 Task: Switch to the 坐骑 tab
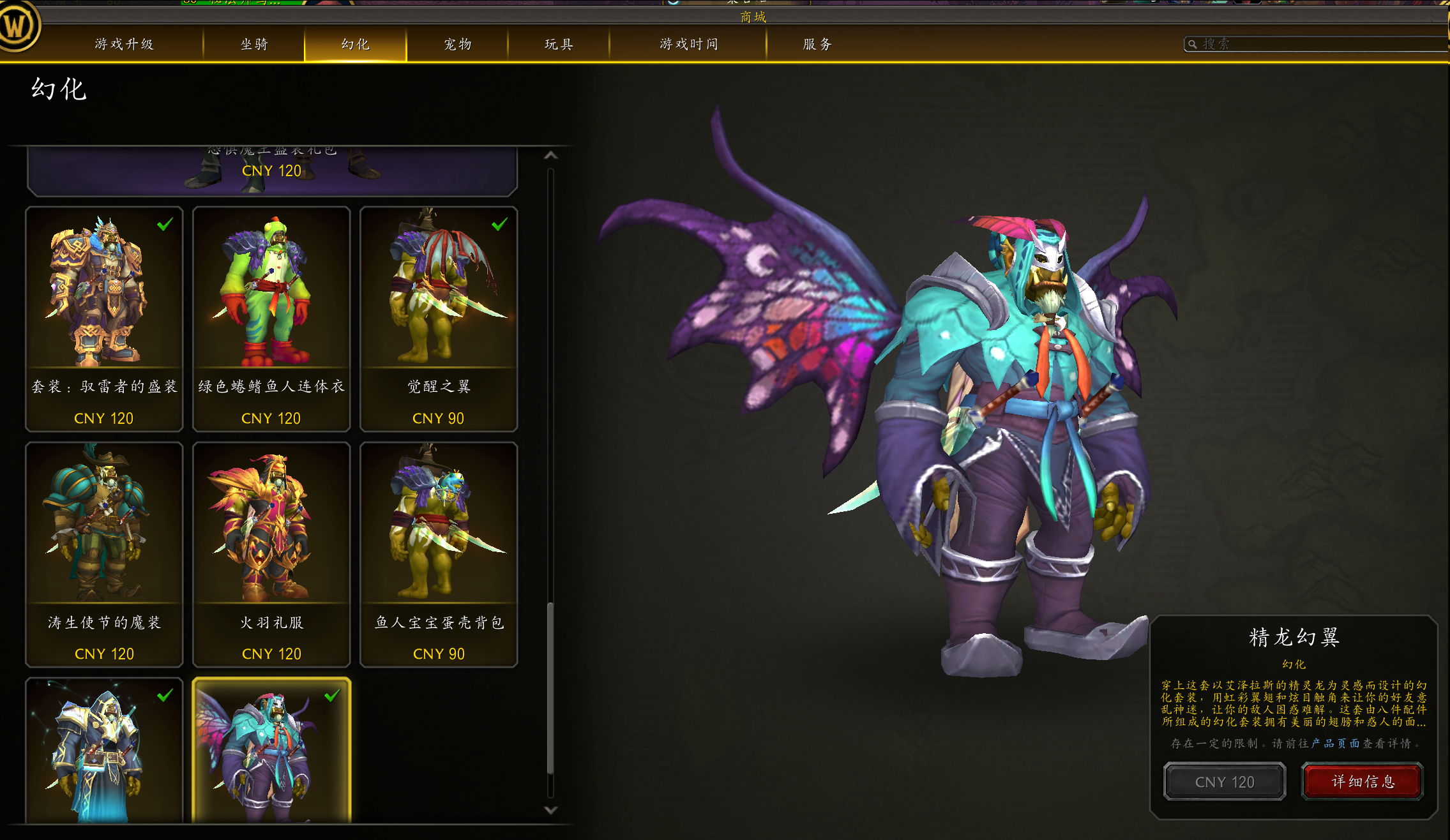pyautogui.click(x=254, y=44)
